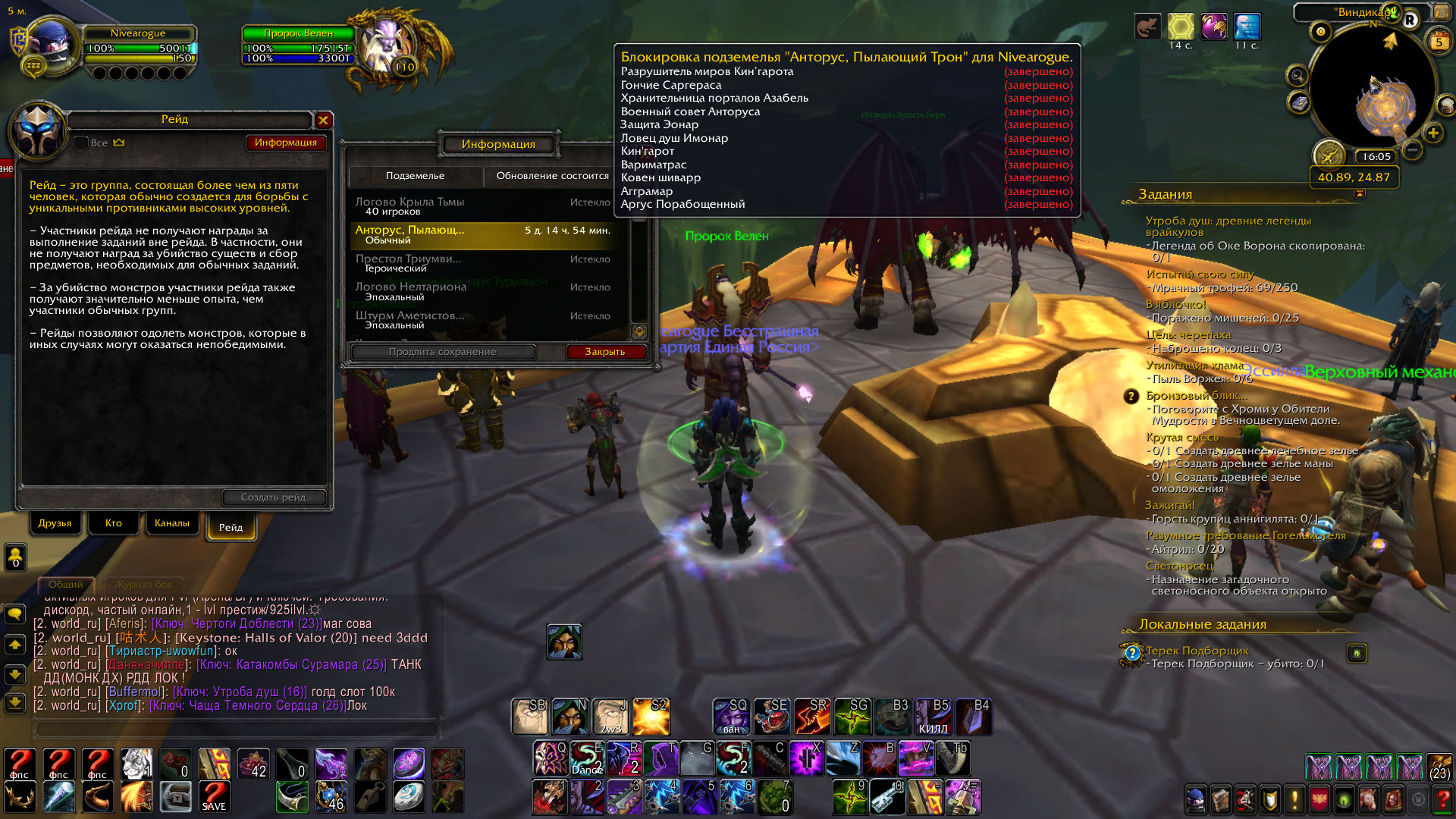Switch to the Друзья tab

pyautogui.click(x=55, y=523)
